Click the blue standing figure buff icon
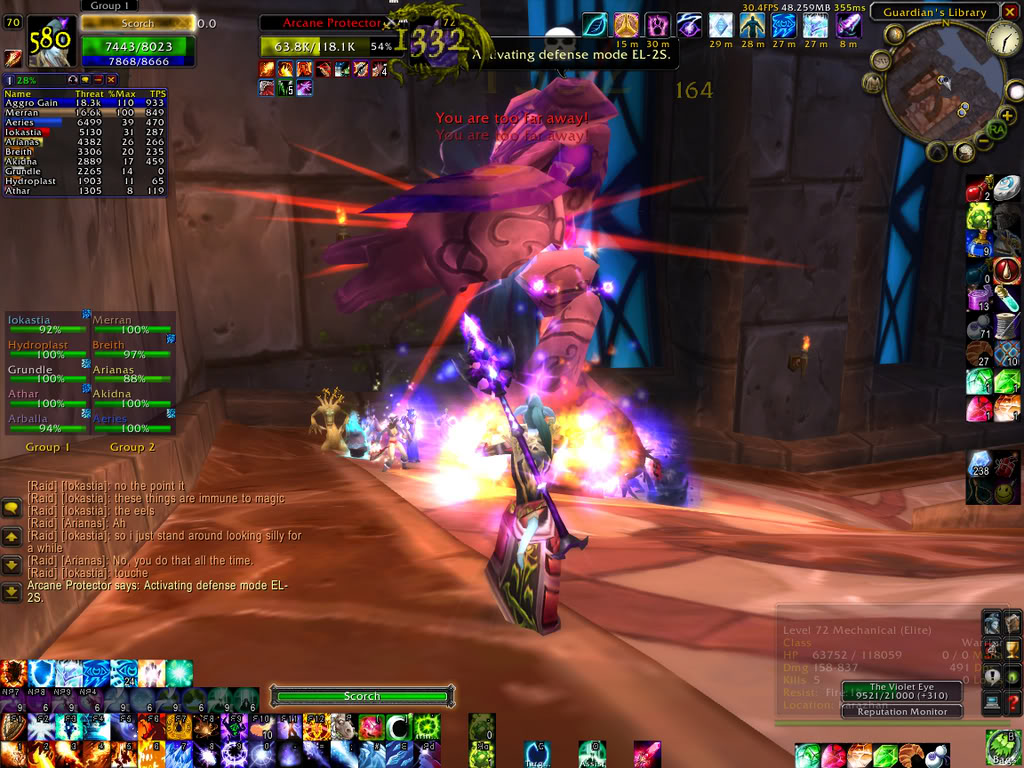The height and width of the screenshot is (768, 1024). pos(751,25)
